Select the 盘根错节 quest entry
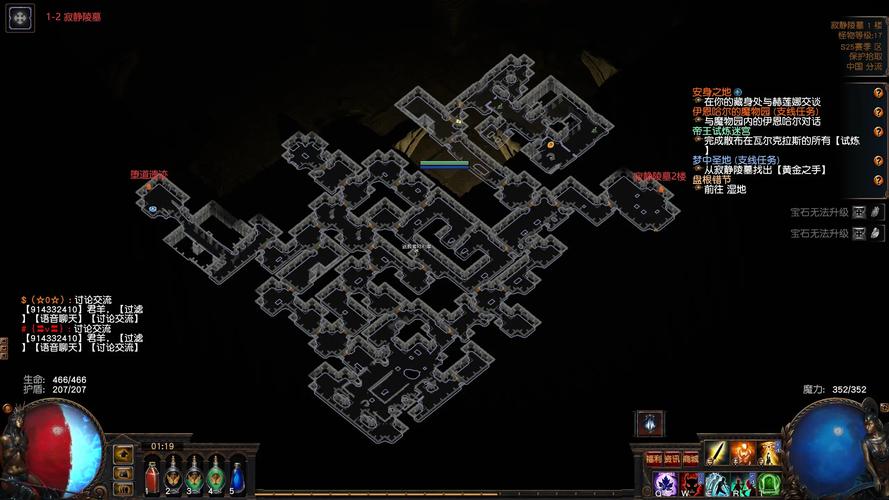 coord(711,180)
